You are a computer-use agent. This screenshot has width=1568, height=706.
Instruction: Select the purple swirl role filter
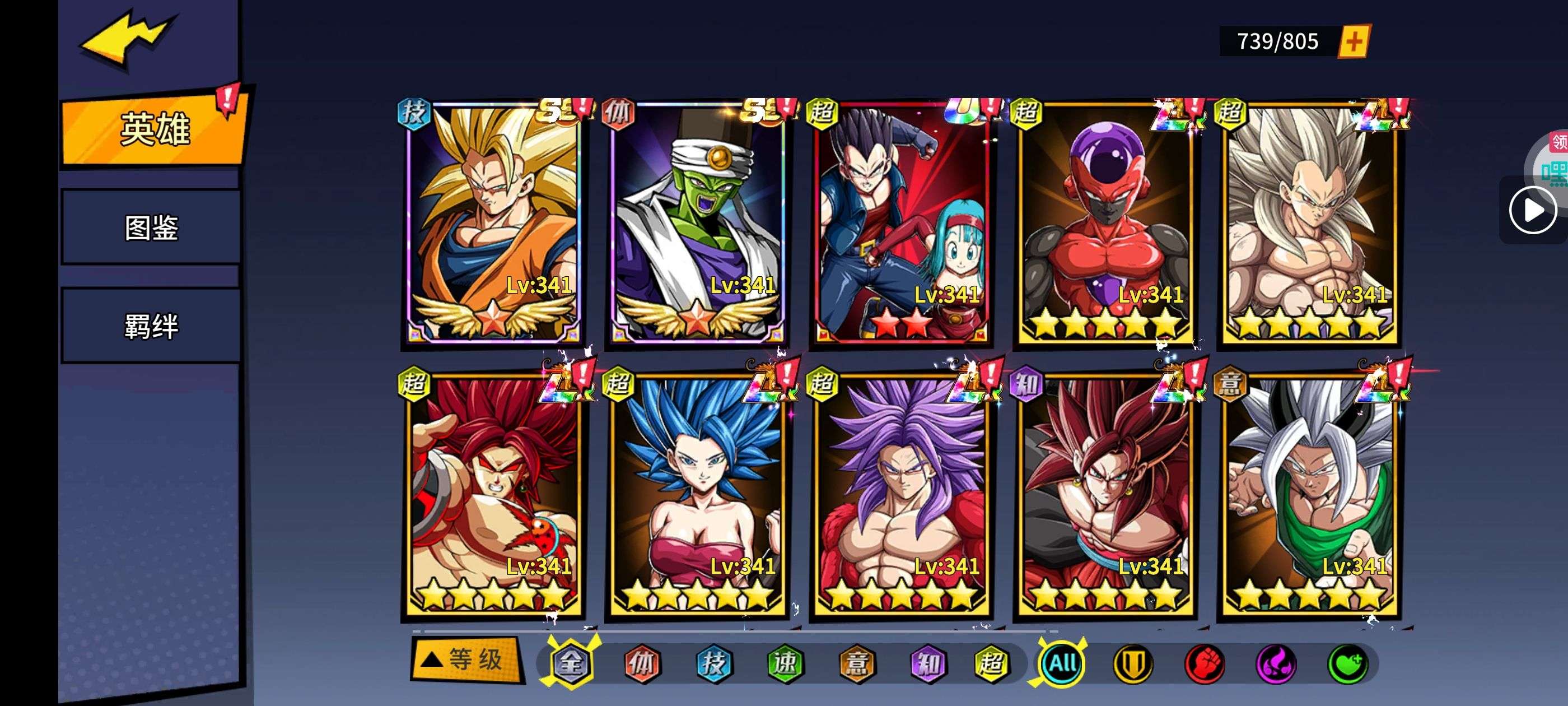coord(1276,663)
